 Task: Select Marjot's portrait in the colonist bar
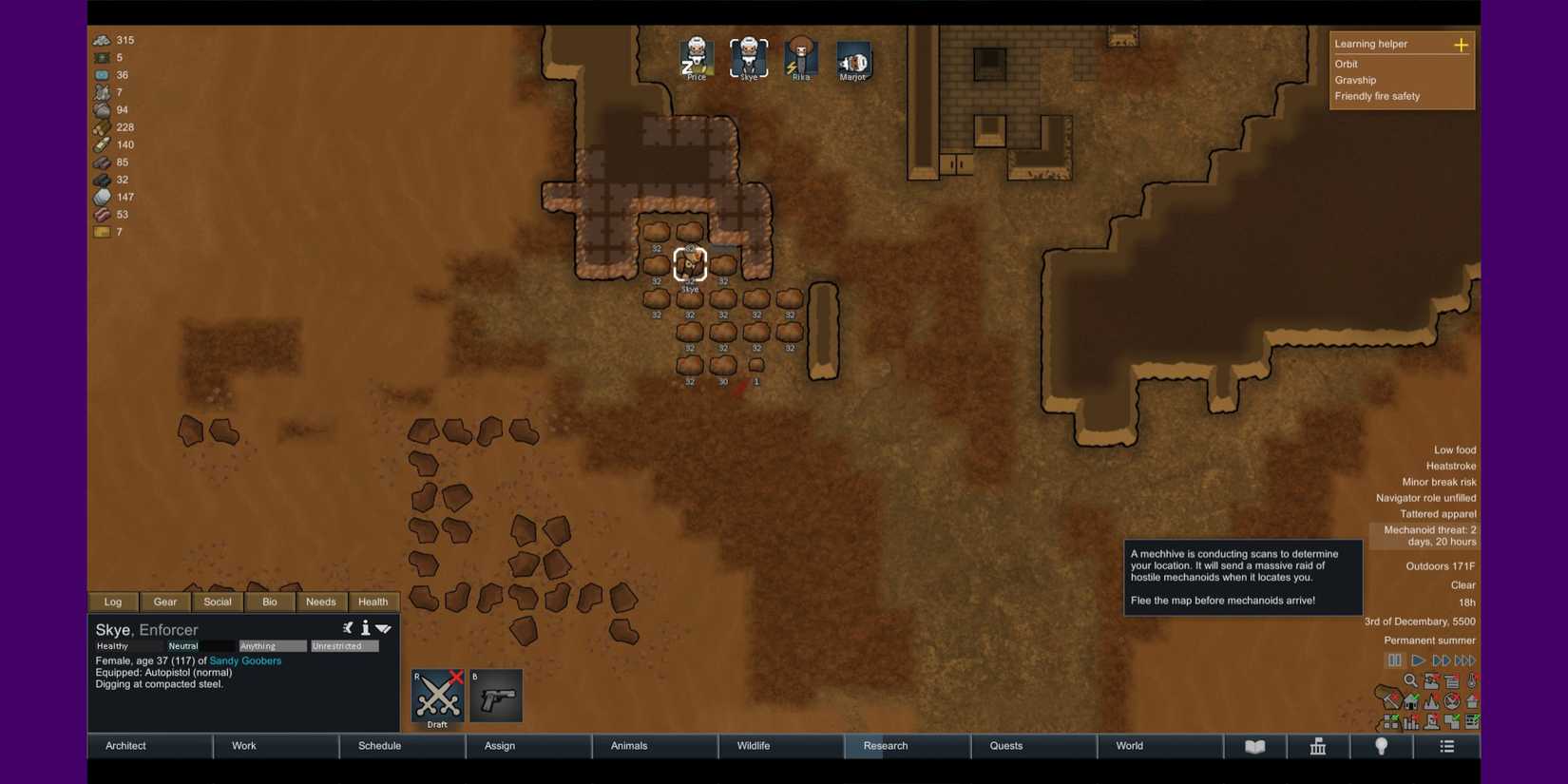tap(852, 57)
